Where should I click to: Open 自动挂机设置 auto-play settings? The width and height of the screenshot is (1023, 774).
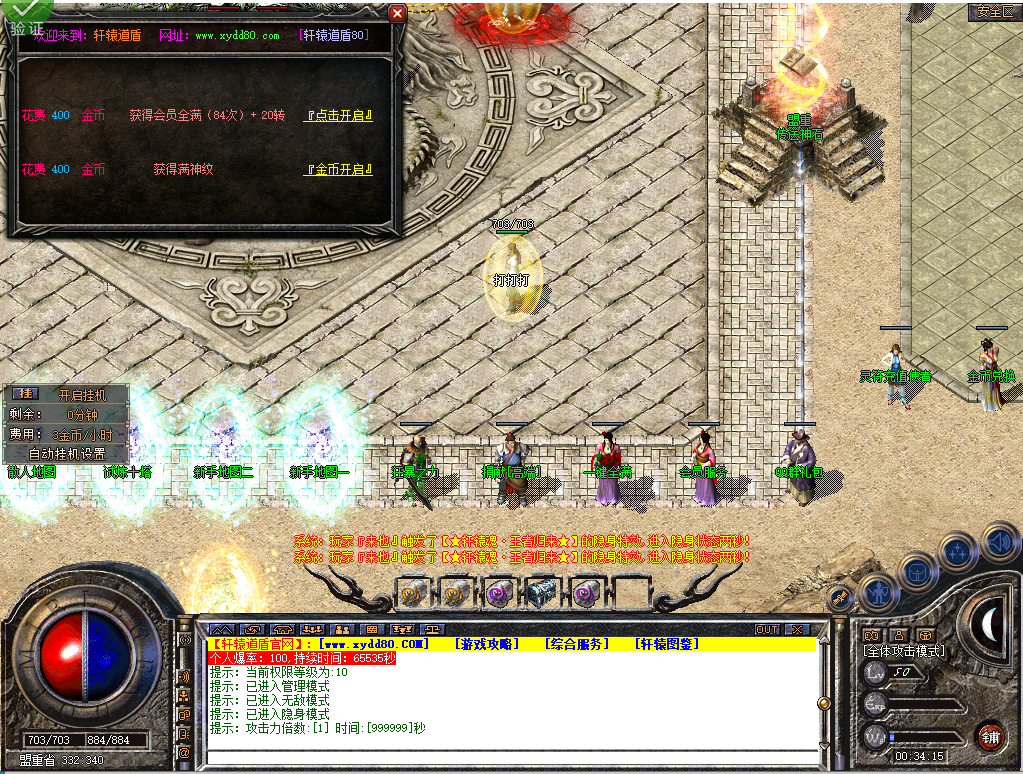tap(66, 453)
